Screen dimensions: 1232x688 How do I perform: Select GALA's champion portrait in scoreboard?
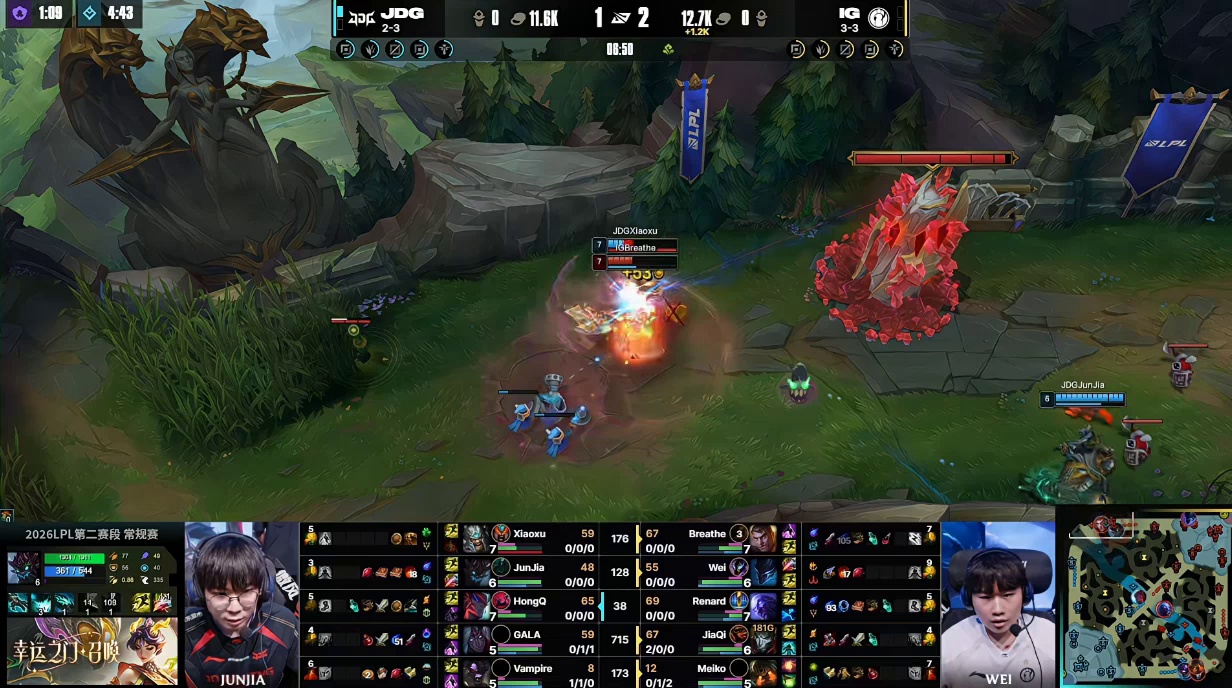[501, 637]
